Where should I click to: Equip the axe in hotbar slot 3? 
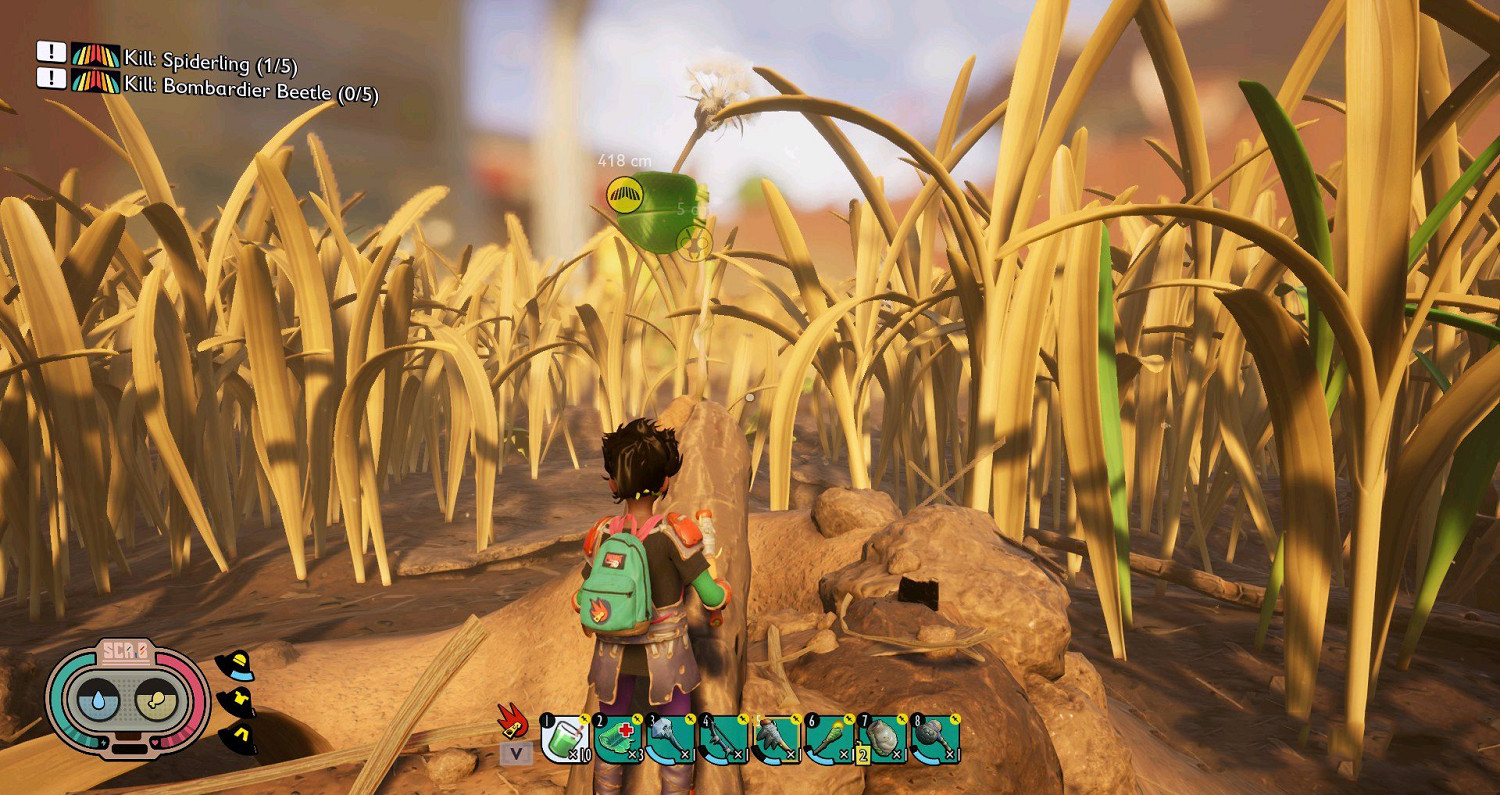click(x=671, y=740)
